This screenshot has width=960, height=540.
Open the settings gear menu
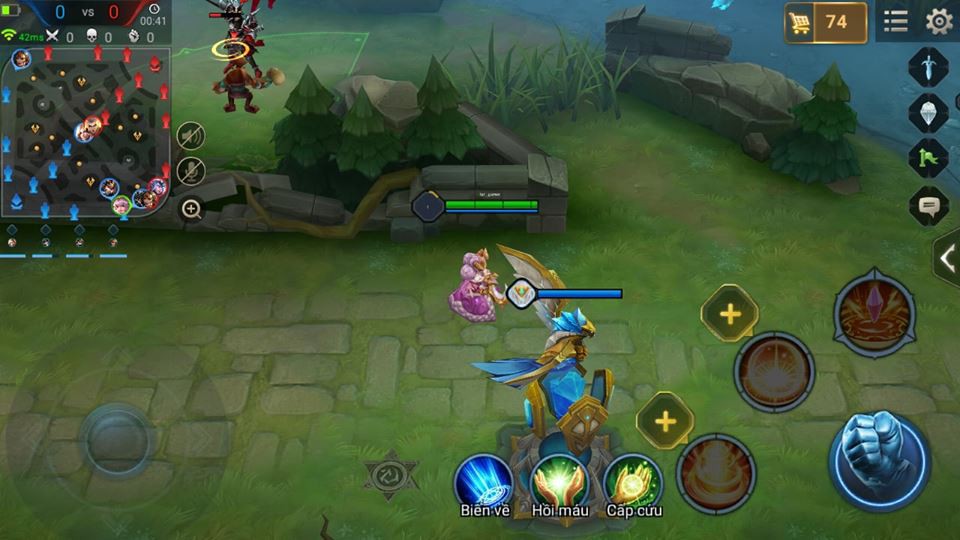tap(938, 21)
